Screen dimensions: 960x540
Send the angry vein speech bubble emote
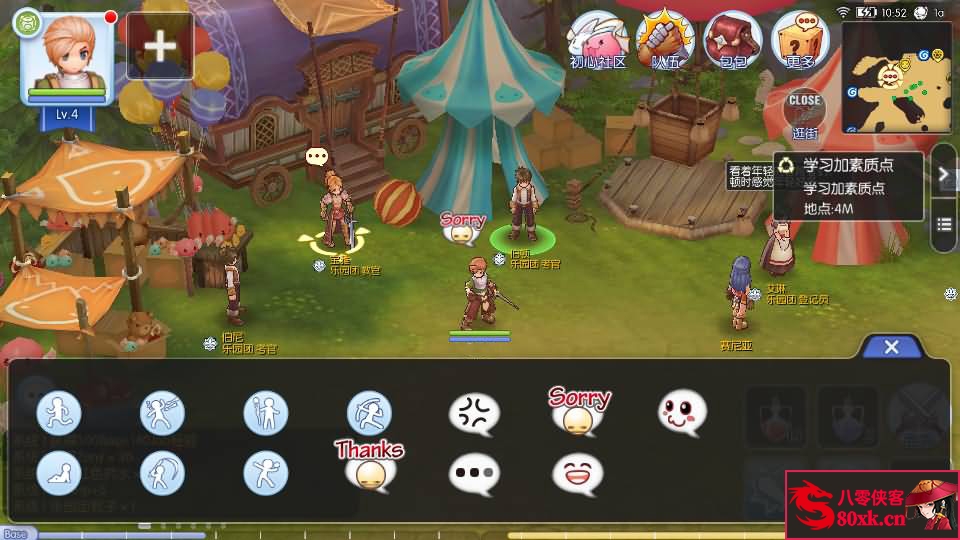coord(474,413)
